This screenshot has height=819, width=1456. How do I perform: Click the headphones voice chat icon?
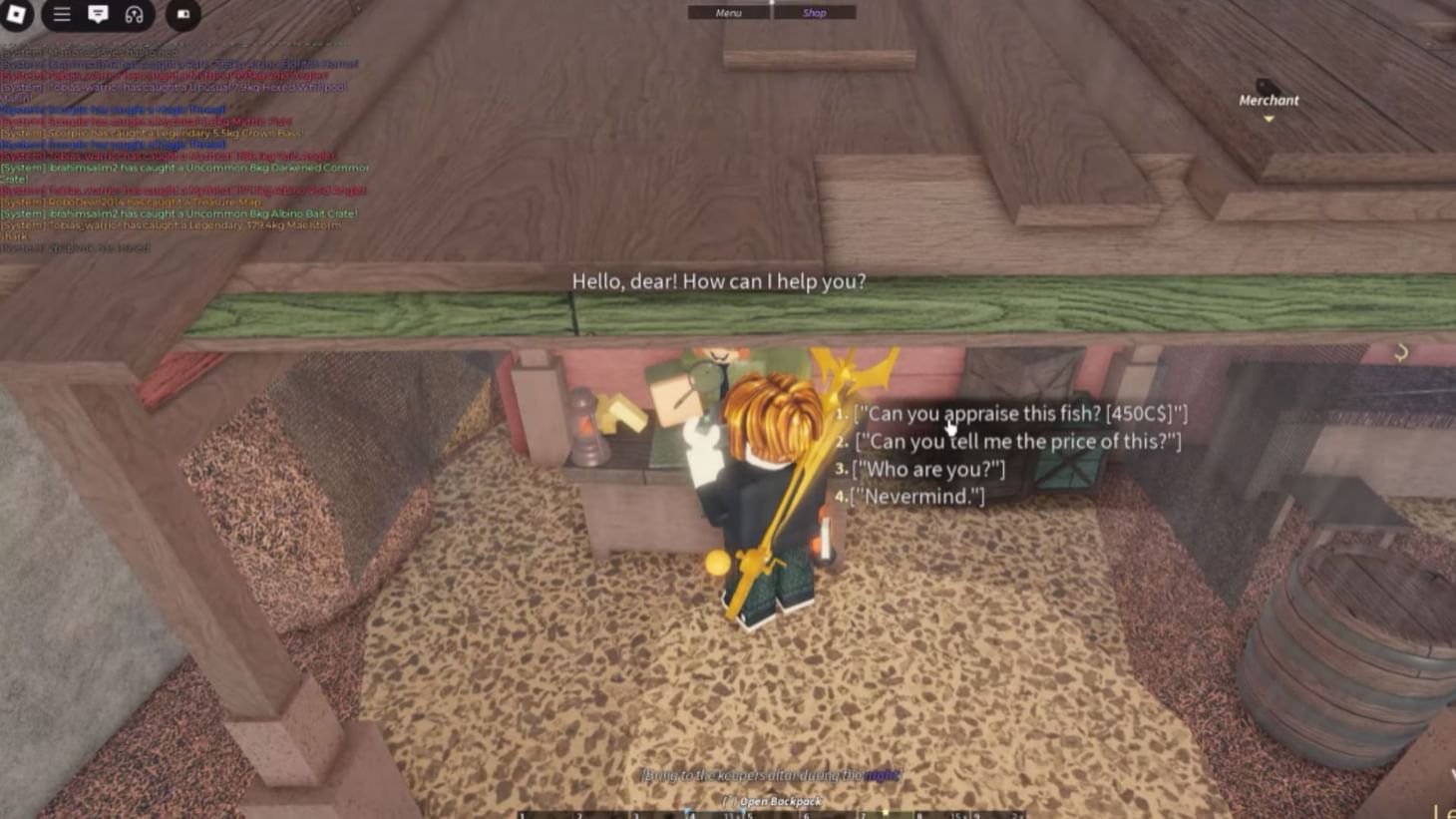coord(133,14)
